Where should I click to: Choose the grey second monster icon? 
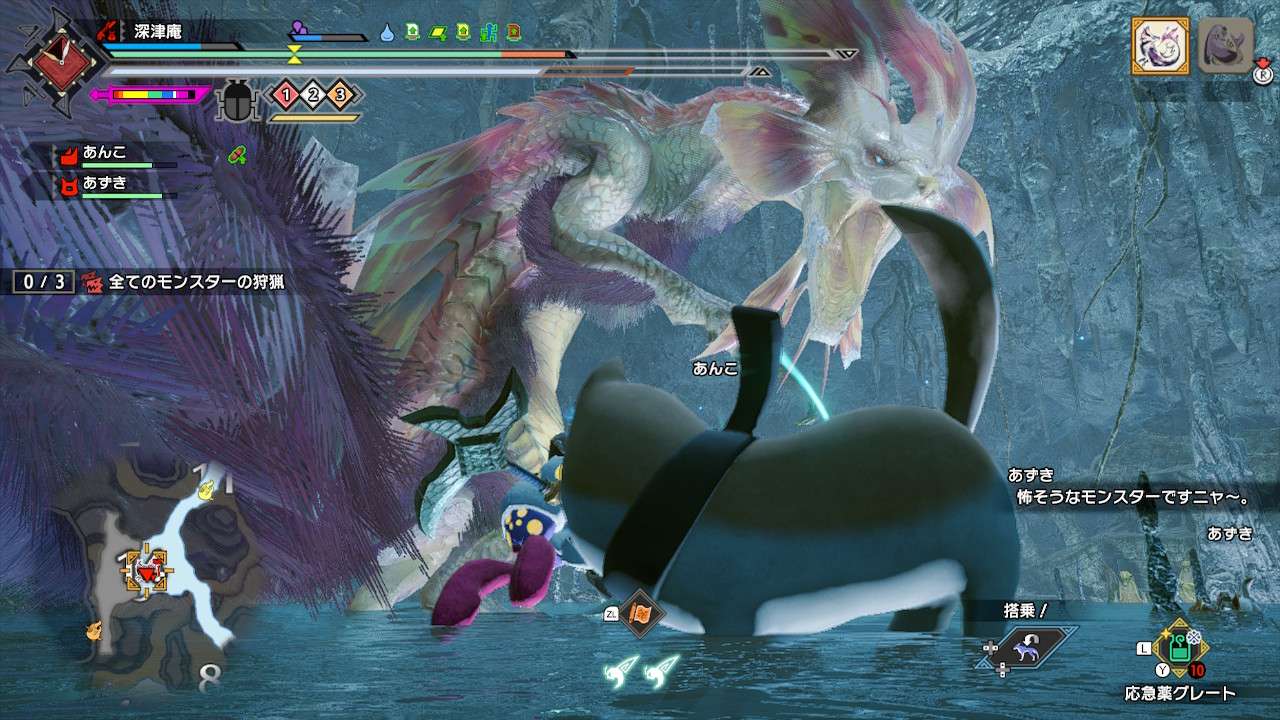1224,46
